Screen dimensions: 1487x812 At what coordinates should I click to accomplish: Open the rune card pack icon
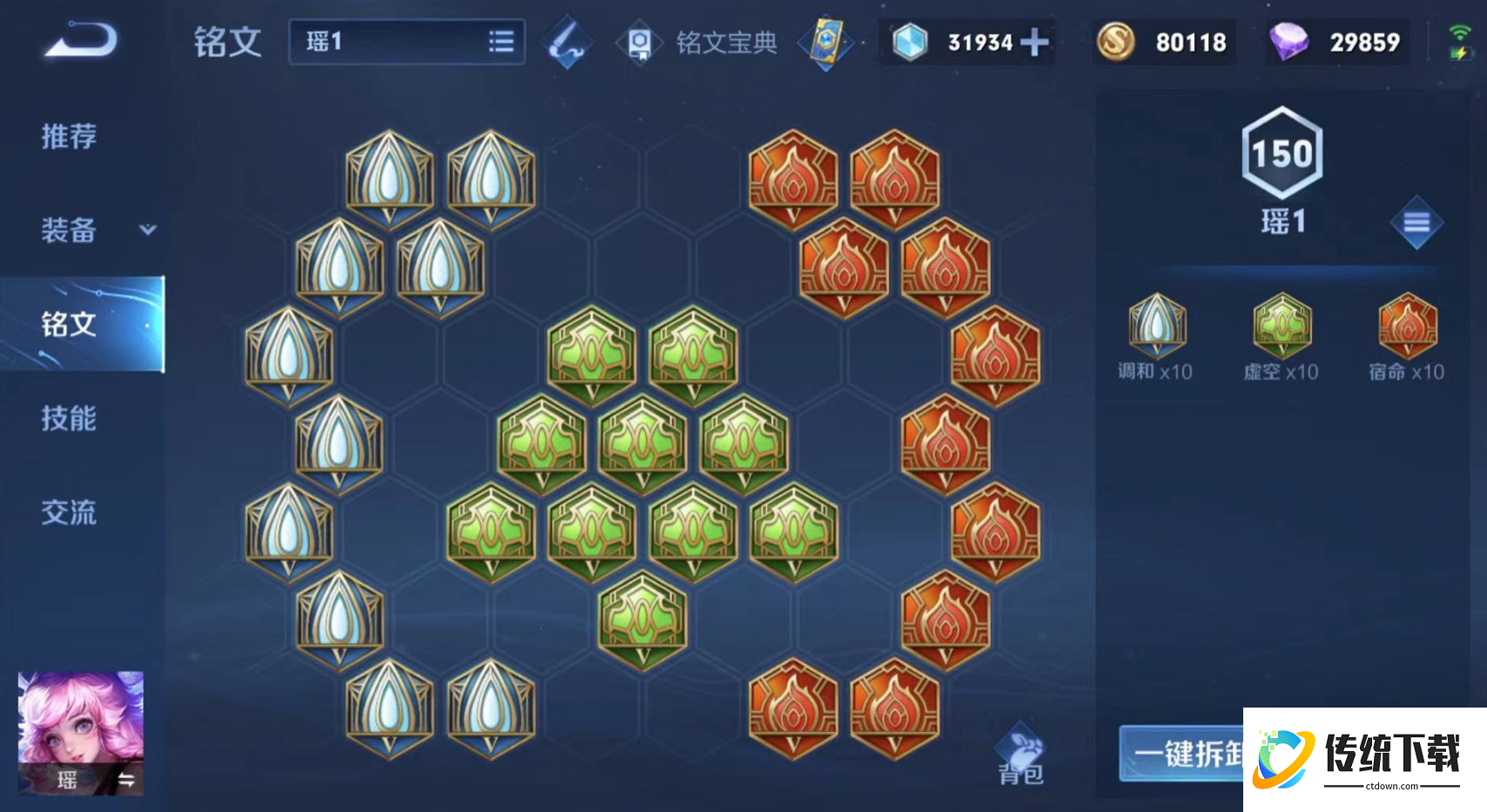(x=827, y=41)
